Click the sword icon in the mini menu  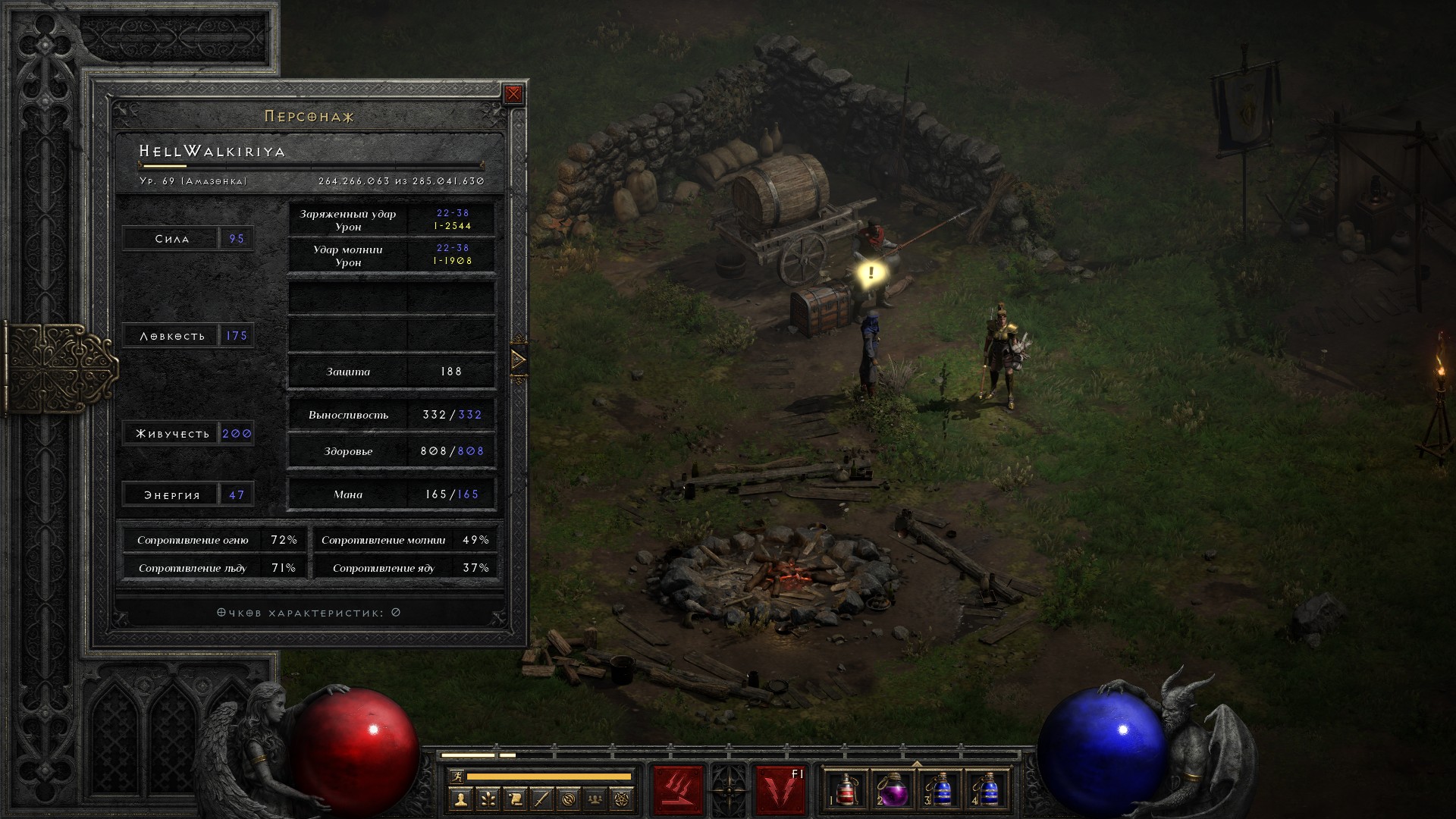pyautogui.click(x=541, y=799)
